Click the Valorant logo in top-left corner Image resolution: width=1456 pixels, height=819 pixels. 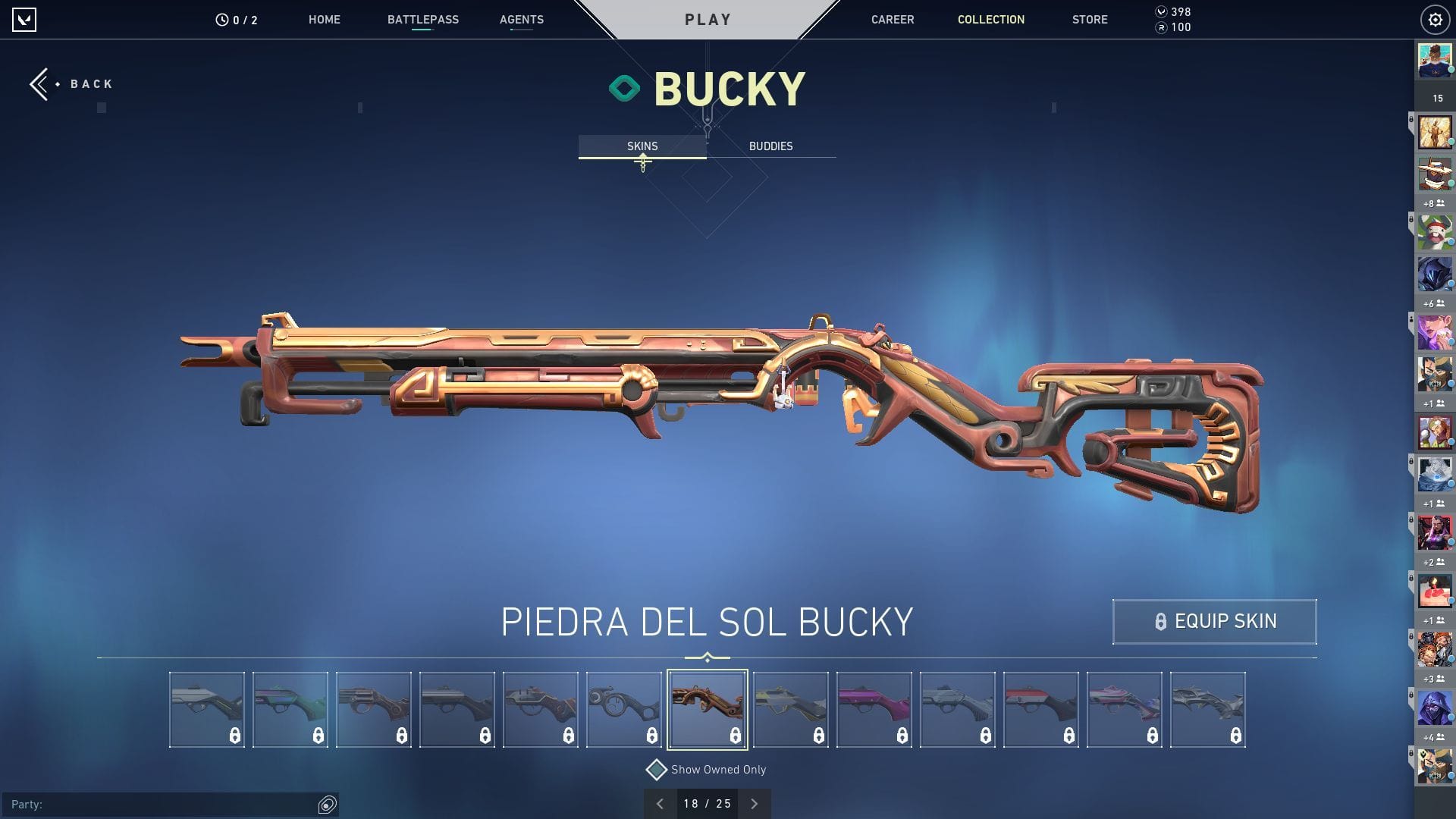click(x=25, y=20)
